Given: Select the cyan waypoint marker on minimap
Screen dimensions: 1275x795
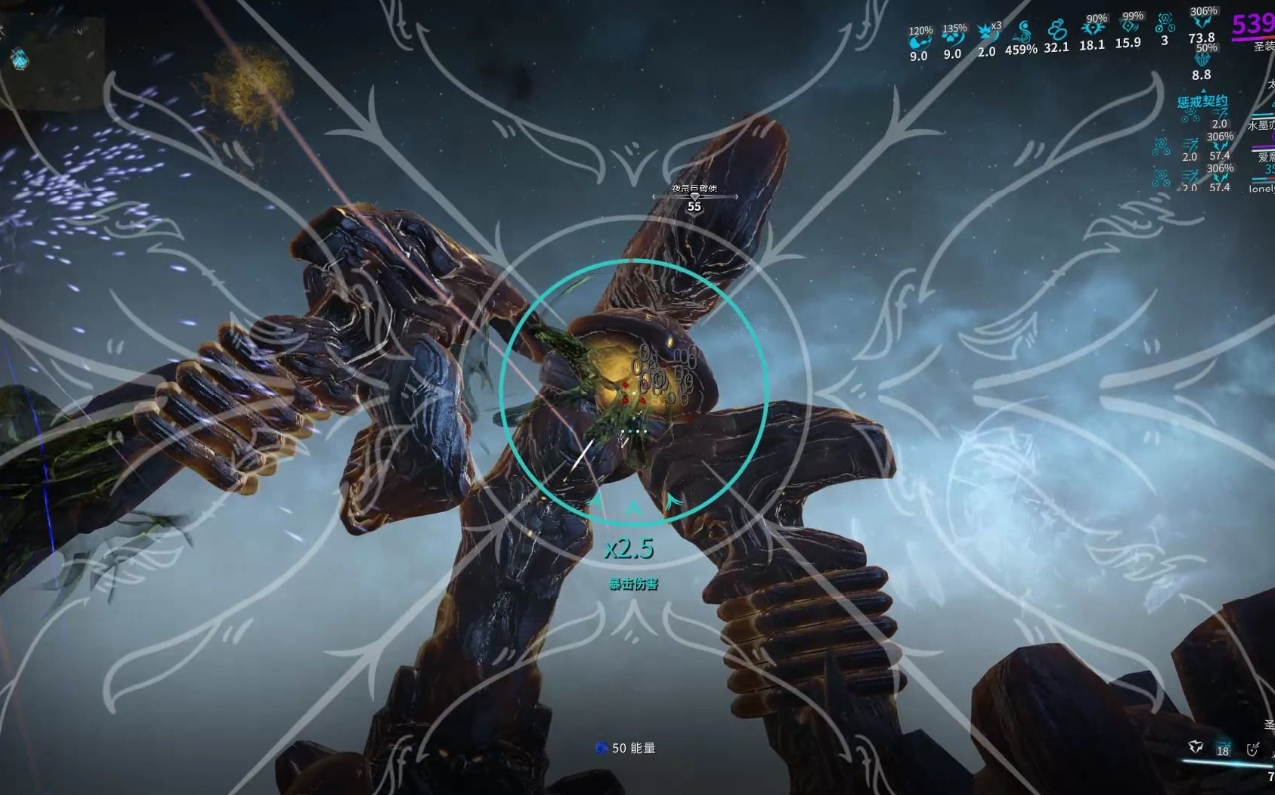Looking at the screenshot, I should [19, 59].
